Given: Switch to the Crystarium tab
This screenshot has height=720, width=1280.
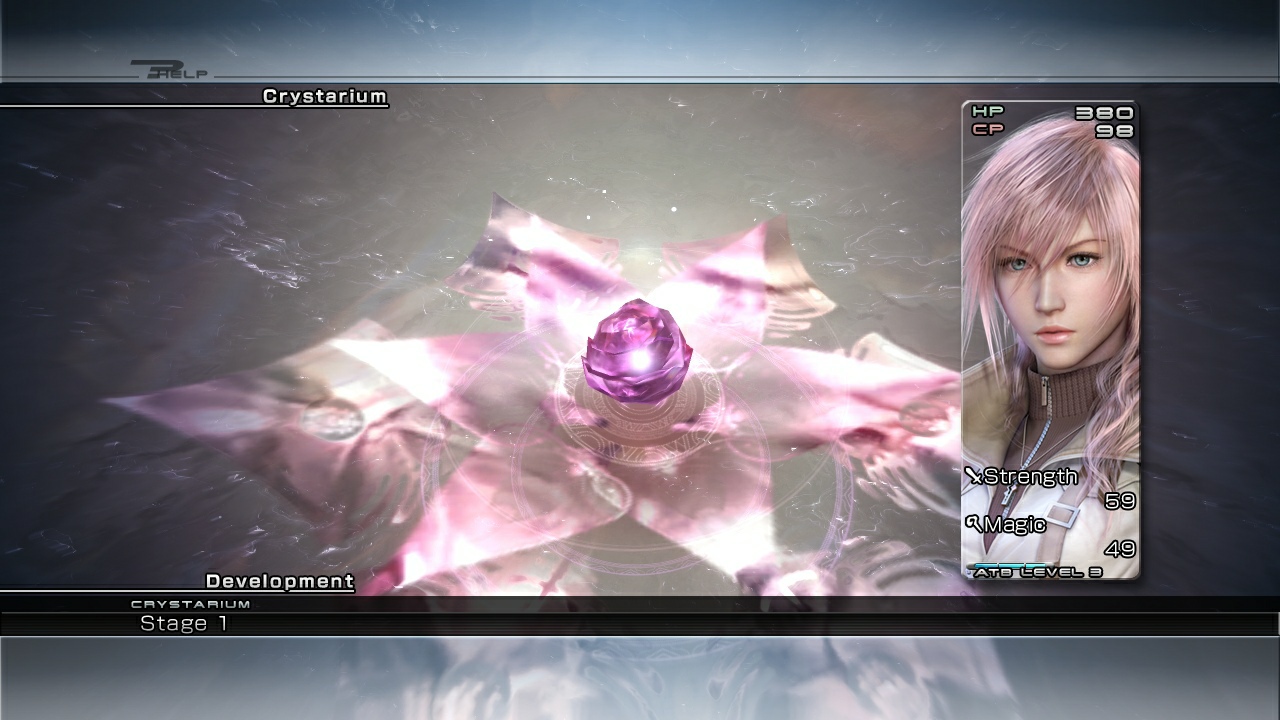Looking at the screenshot, I should [325, 97].
